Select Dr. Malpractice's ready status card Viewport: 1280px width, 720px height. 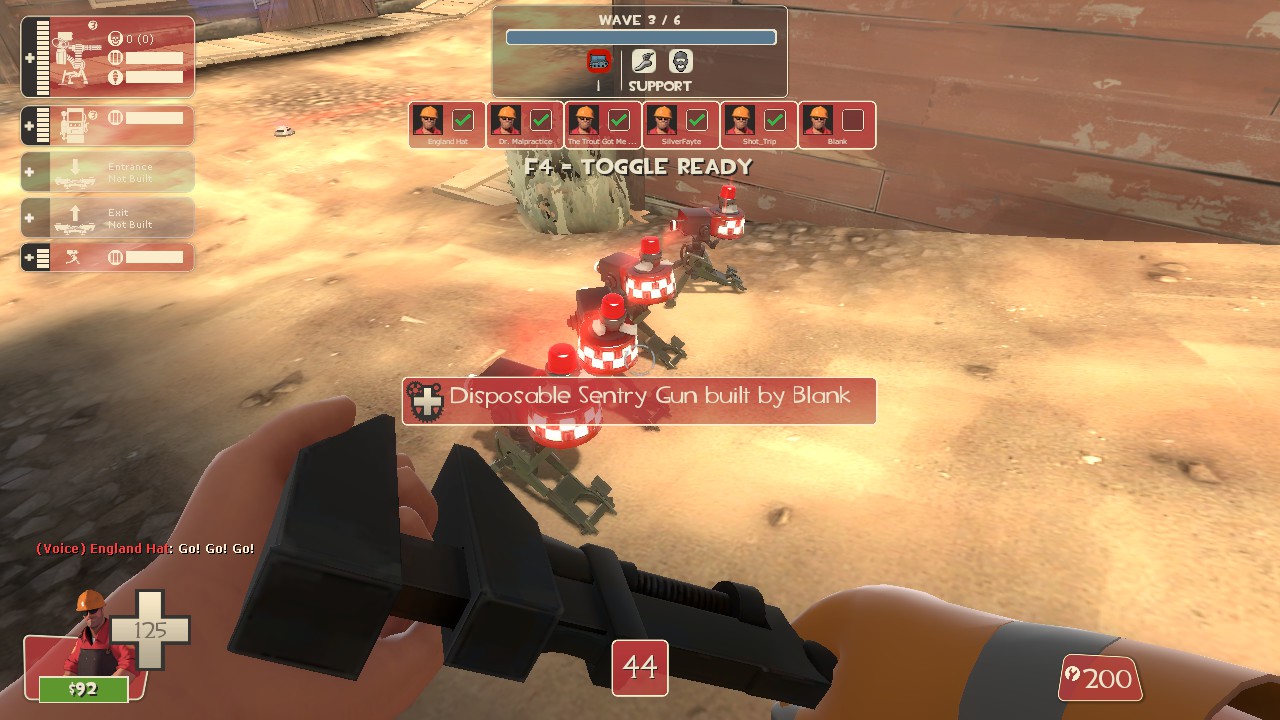tap(525, 125)
